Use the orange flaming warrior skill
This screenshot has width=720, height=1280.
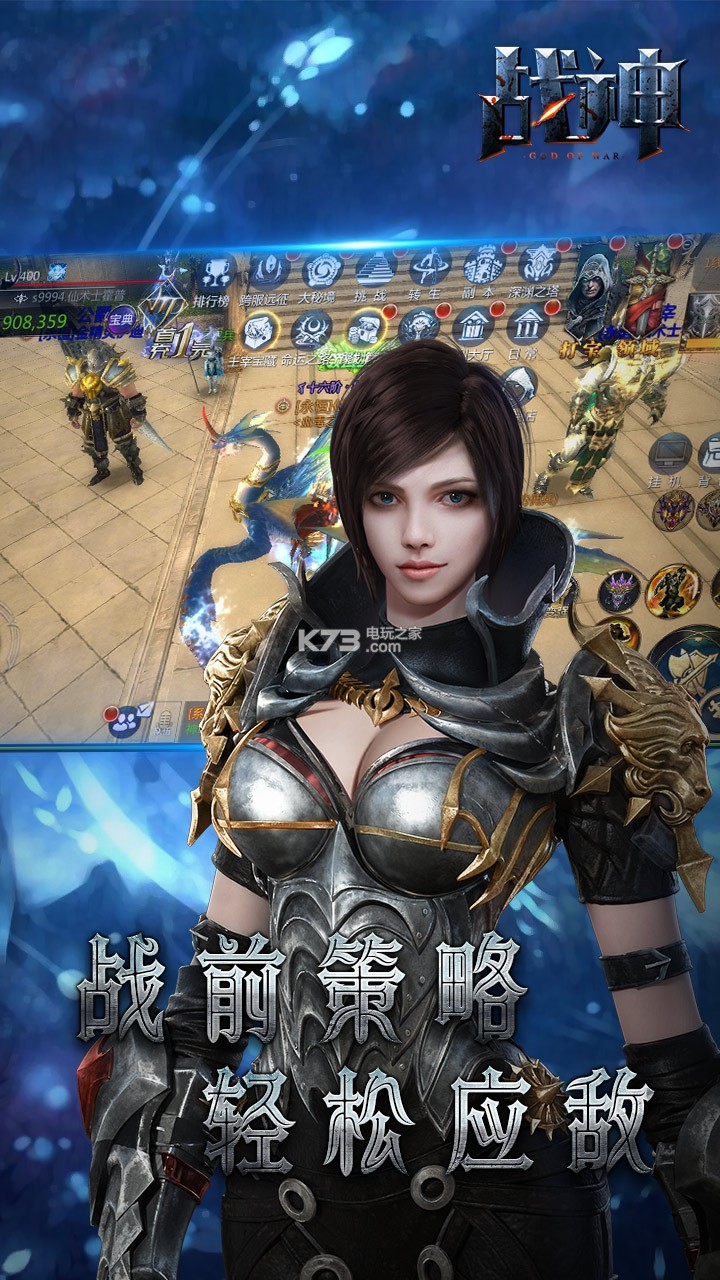(672, 590)
